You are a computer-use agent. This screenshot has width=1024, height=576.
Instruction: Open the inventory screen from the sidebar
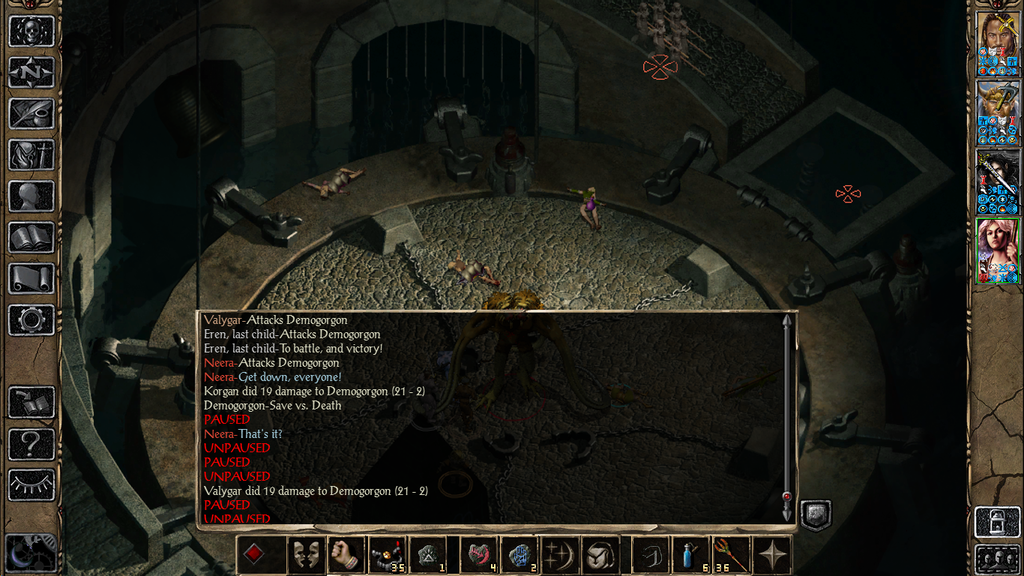31,155
